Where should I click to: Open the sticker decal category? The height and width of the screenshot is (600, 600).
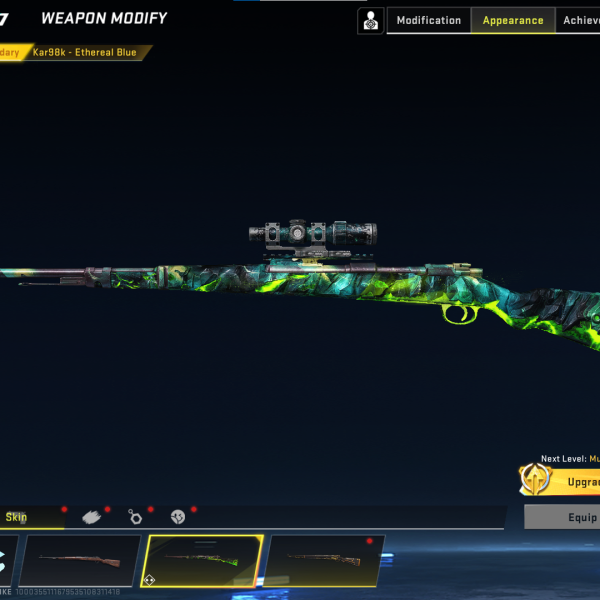(178, 517)
